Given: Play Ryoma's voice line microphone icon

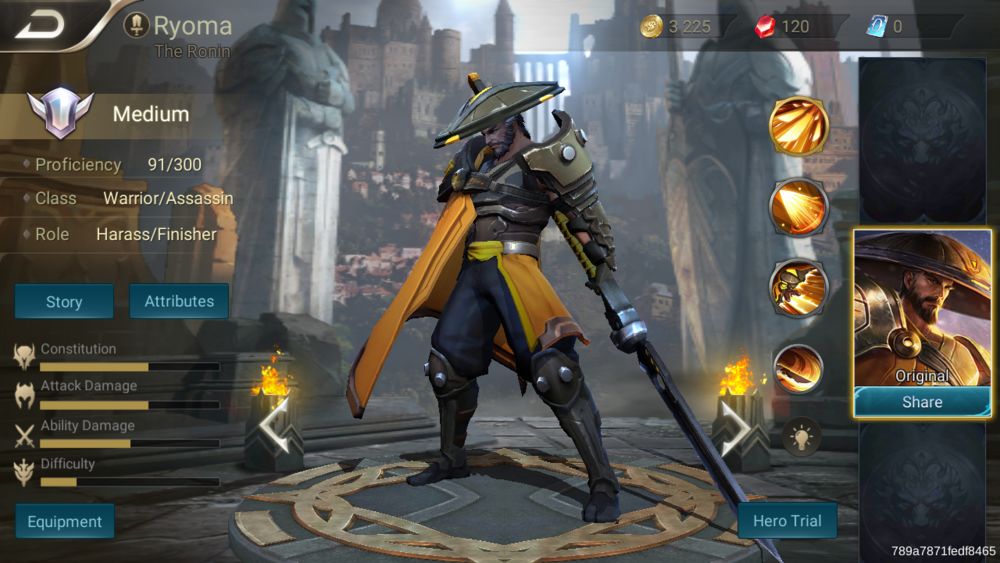Looking at the screenshot, I should [136, 26].
